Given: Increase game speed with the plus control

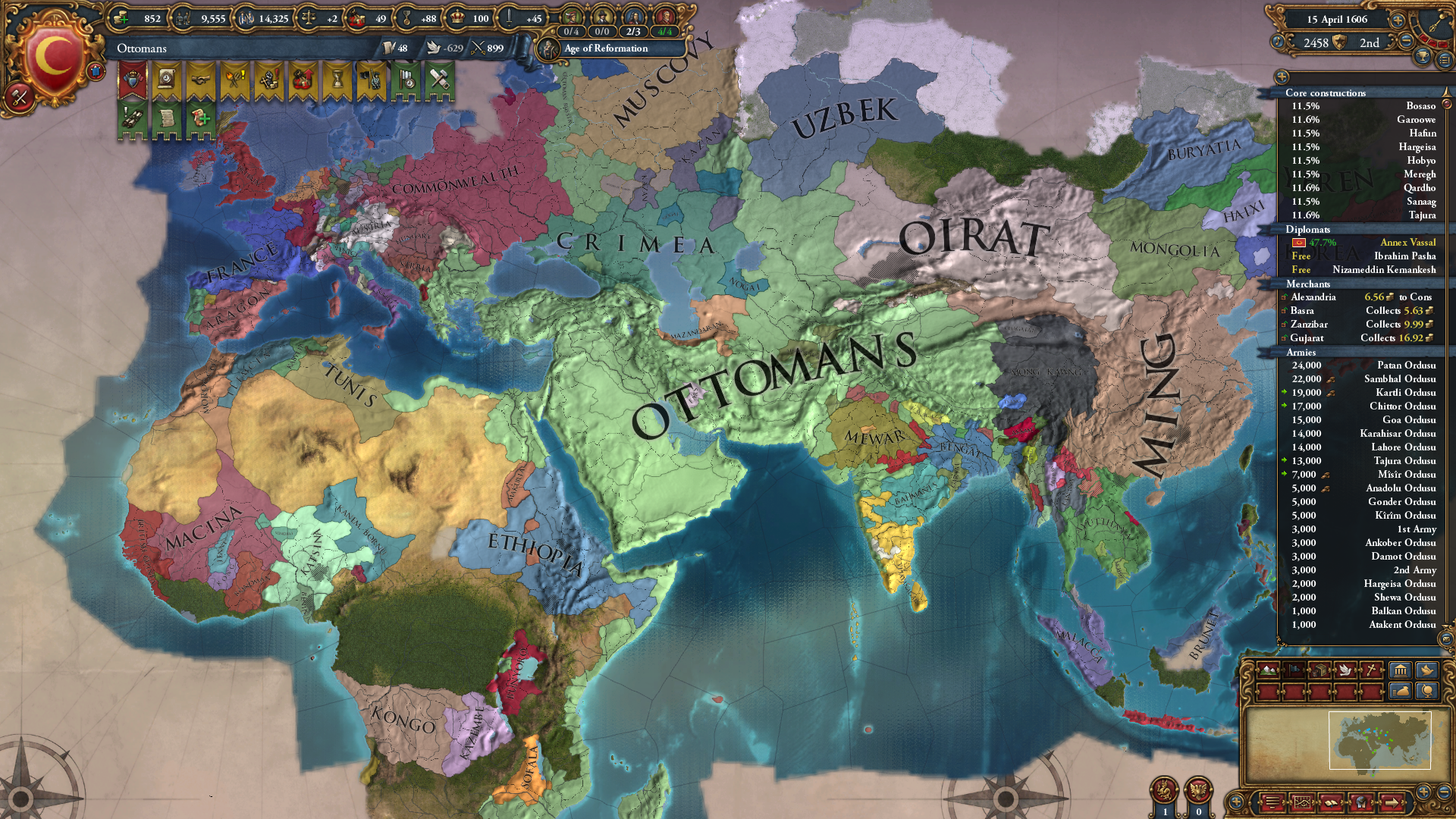Looking at the screenshot, I should tap(1398, 20).
